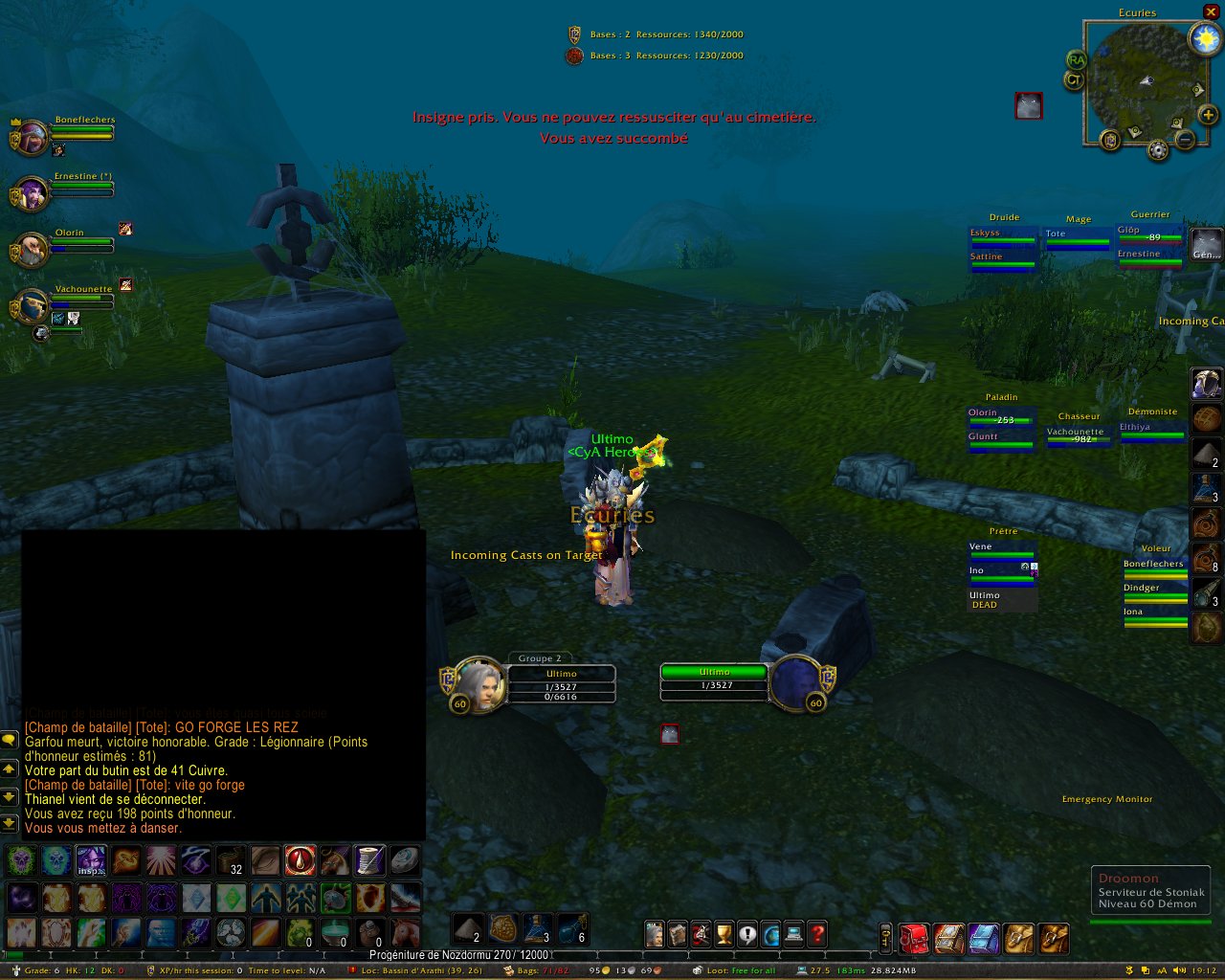The height and width of the screenshot is (980, 1225).
Task: Open the CT addon minimap button
Action: click(x=1074, y=80)
